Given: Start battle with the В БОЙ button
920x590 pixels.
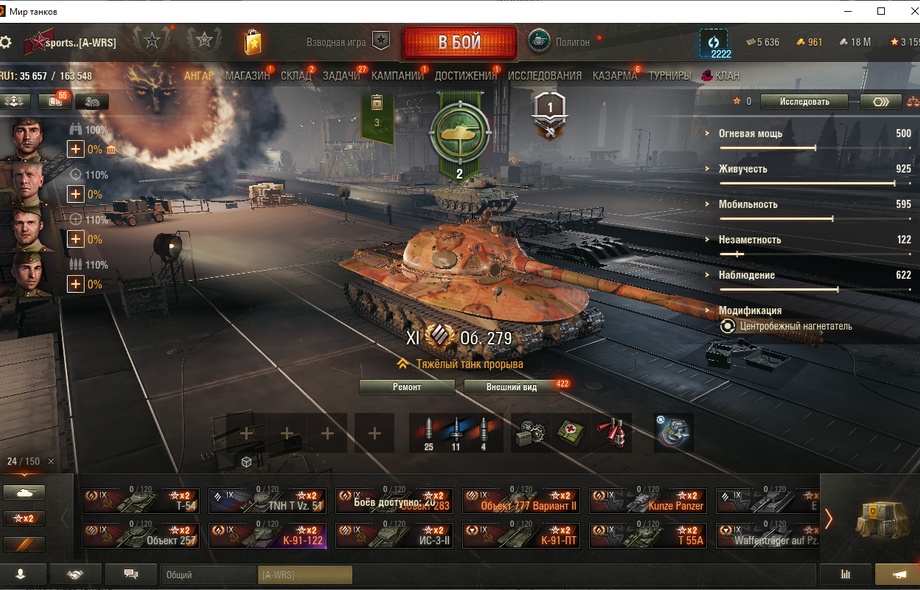Looking at the screenshot, I should 459,43.
